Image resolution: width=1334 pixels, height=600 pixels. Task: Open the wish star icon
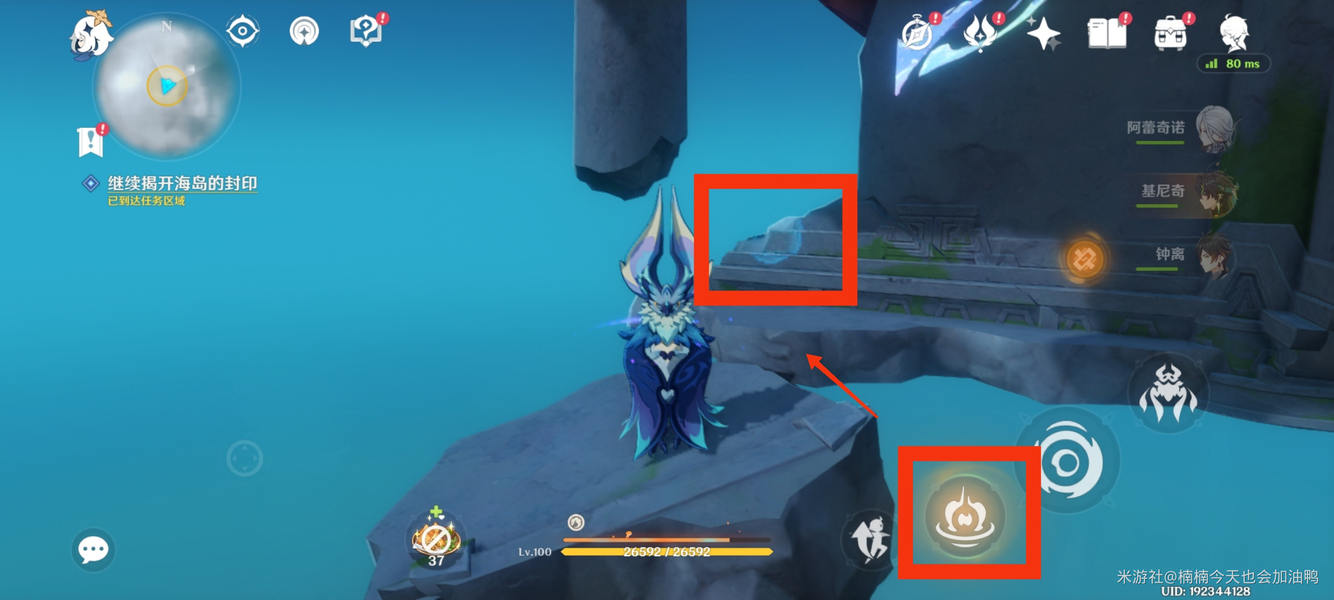tap(1043, 34)
